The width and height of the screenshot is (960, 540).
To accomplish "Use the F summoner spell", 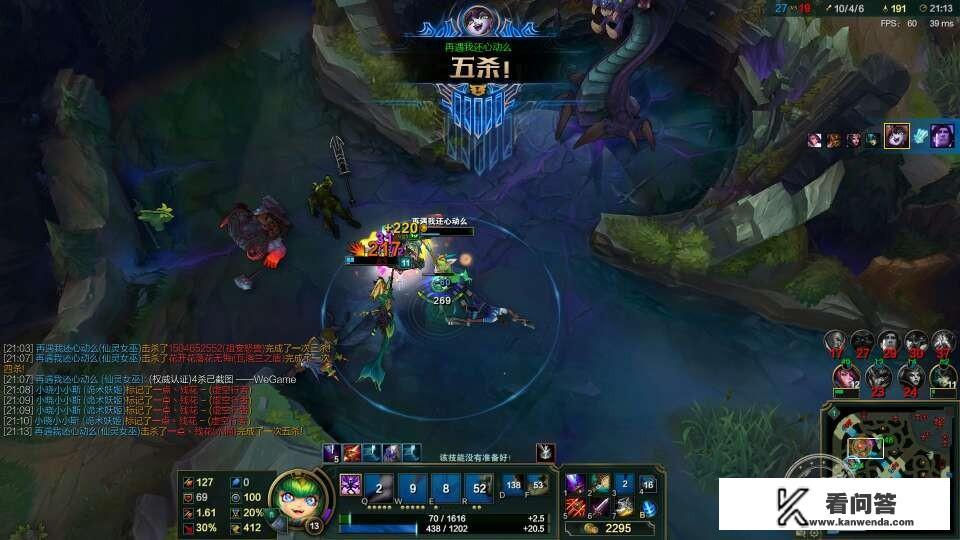I will click(538, 485).
